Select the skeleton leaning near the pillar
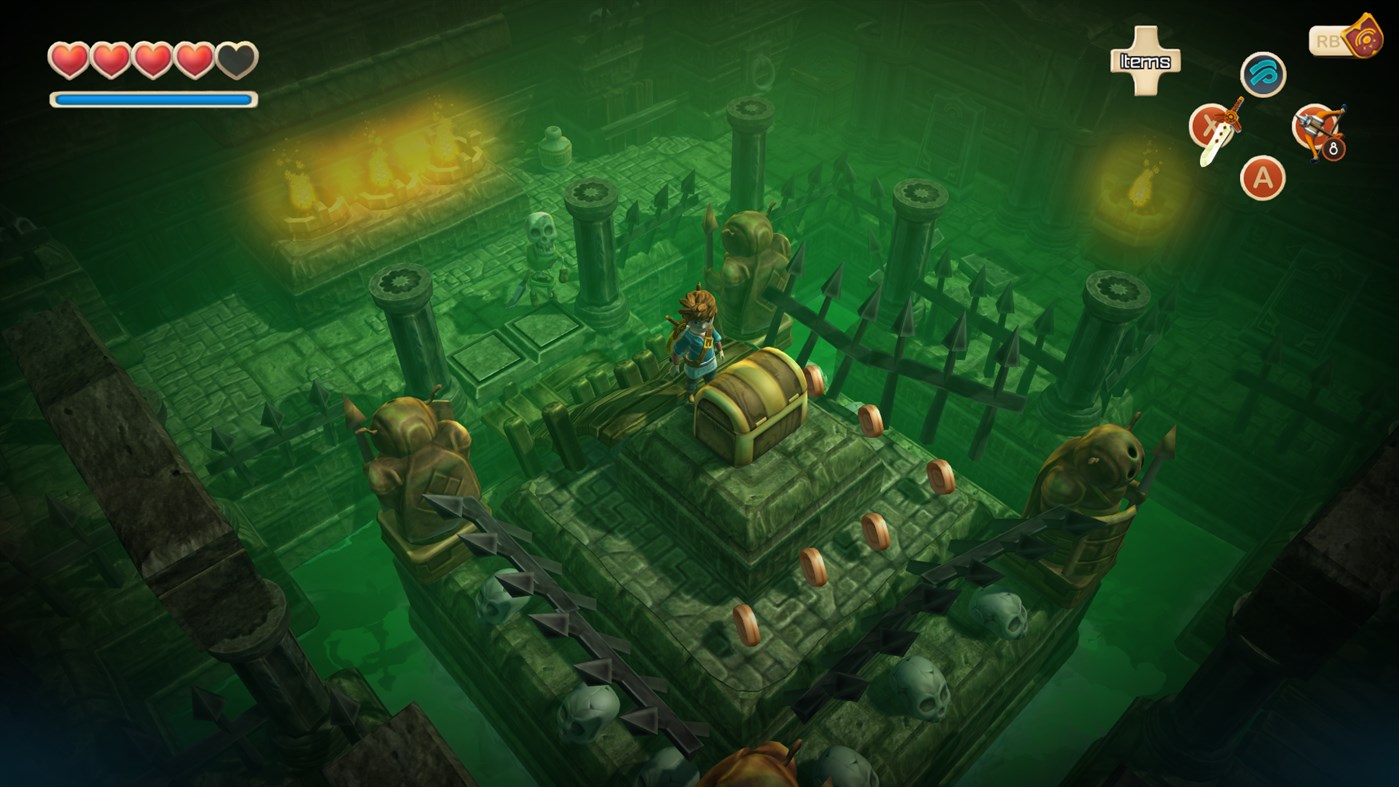The width and height of the screenshot is (1399, 787). point(540,250)
